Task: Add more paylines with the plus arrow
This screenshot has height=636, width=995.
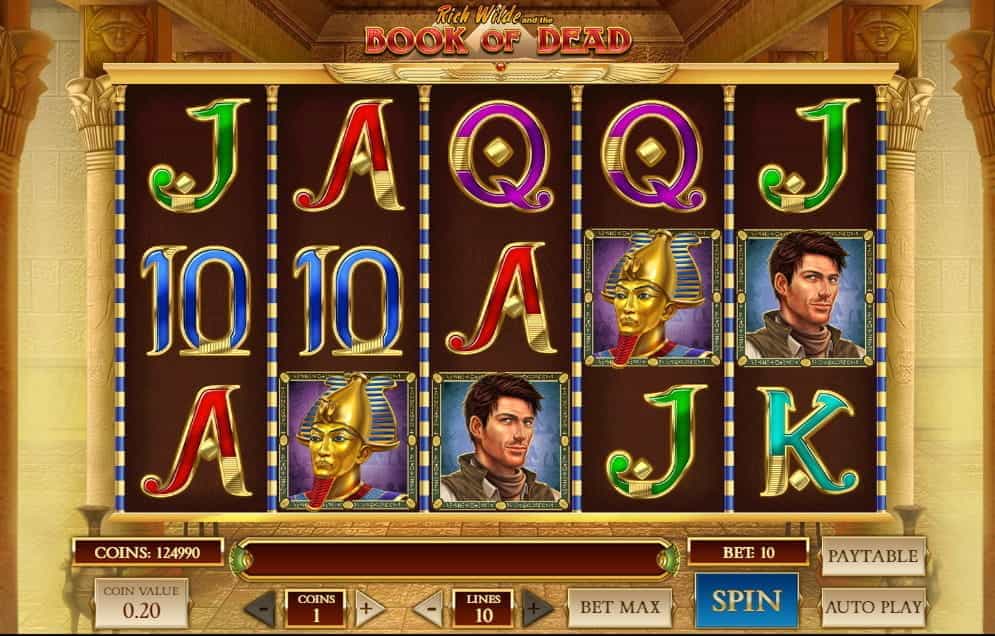Action: [536, 607]
